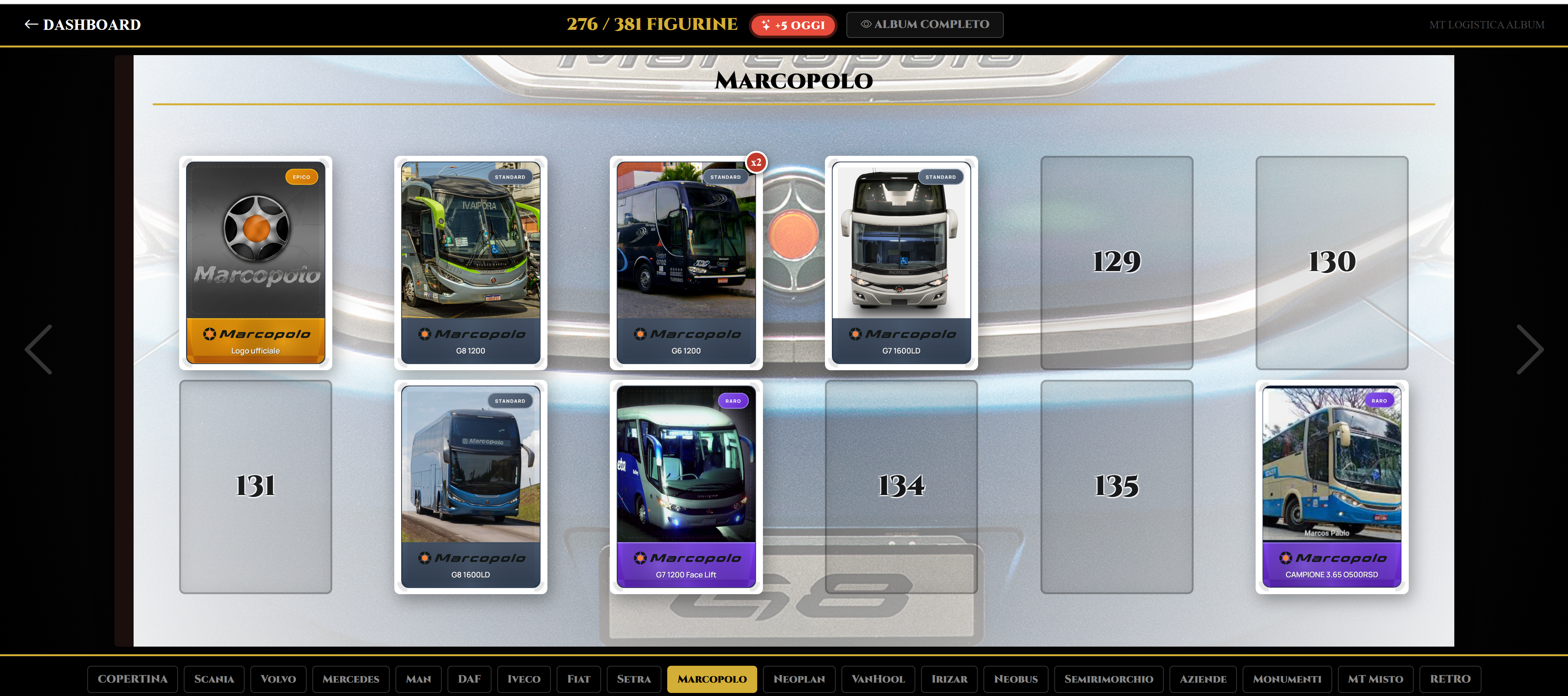This screenshot has height=696, width=1568.
Task: Choose the G7 1200 Face Lift card
Action: pyautogui.click(x=686, y=487)
